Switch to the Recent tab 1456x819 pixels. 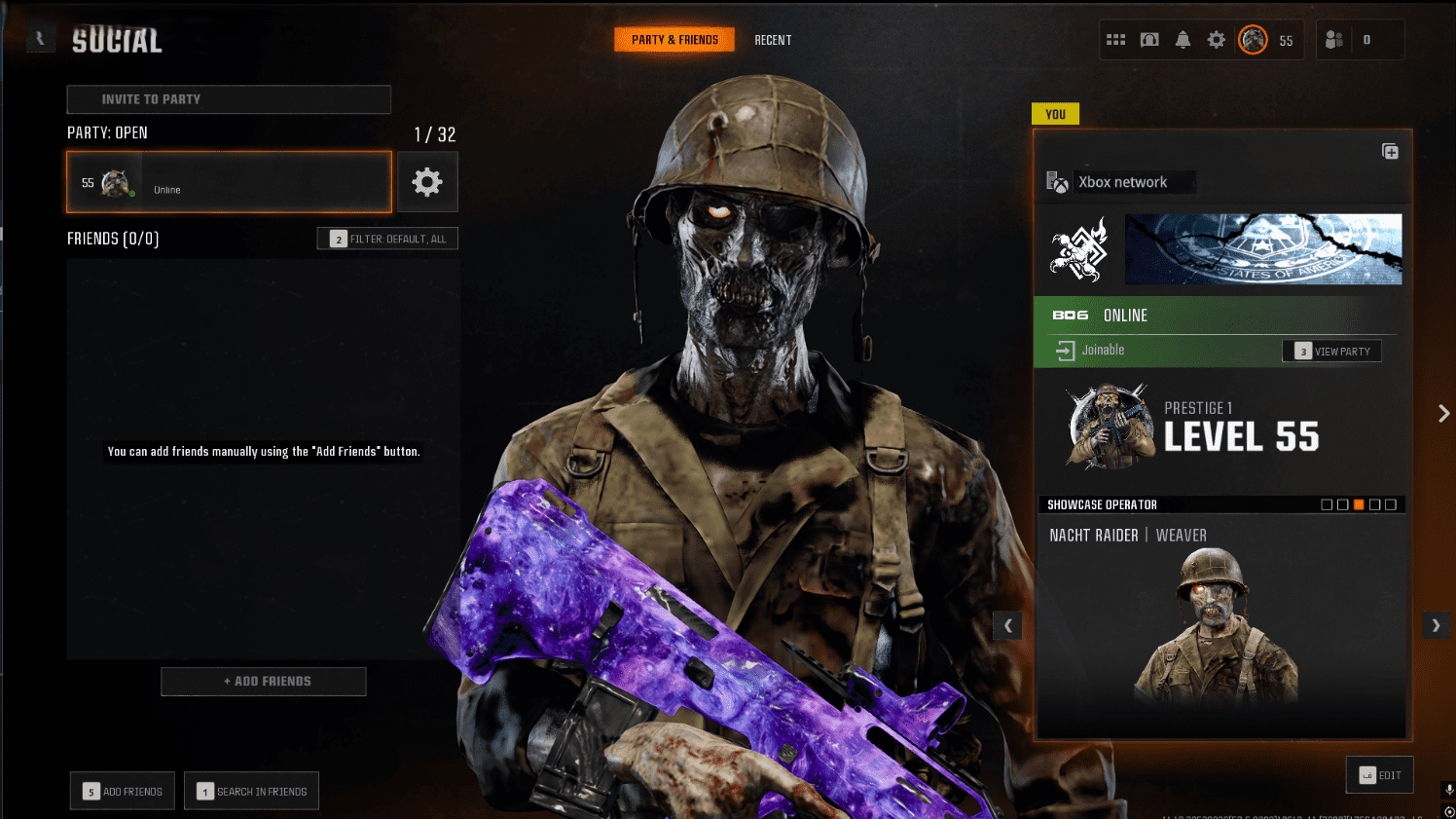[773, 40]
